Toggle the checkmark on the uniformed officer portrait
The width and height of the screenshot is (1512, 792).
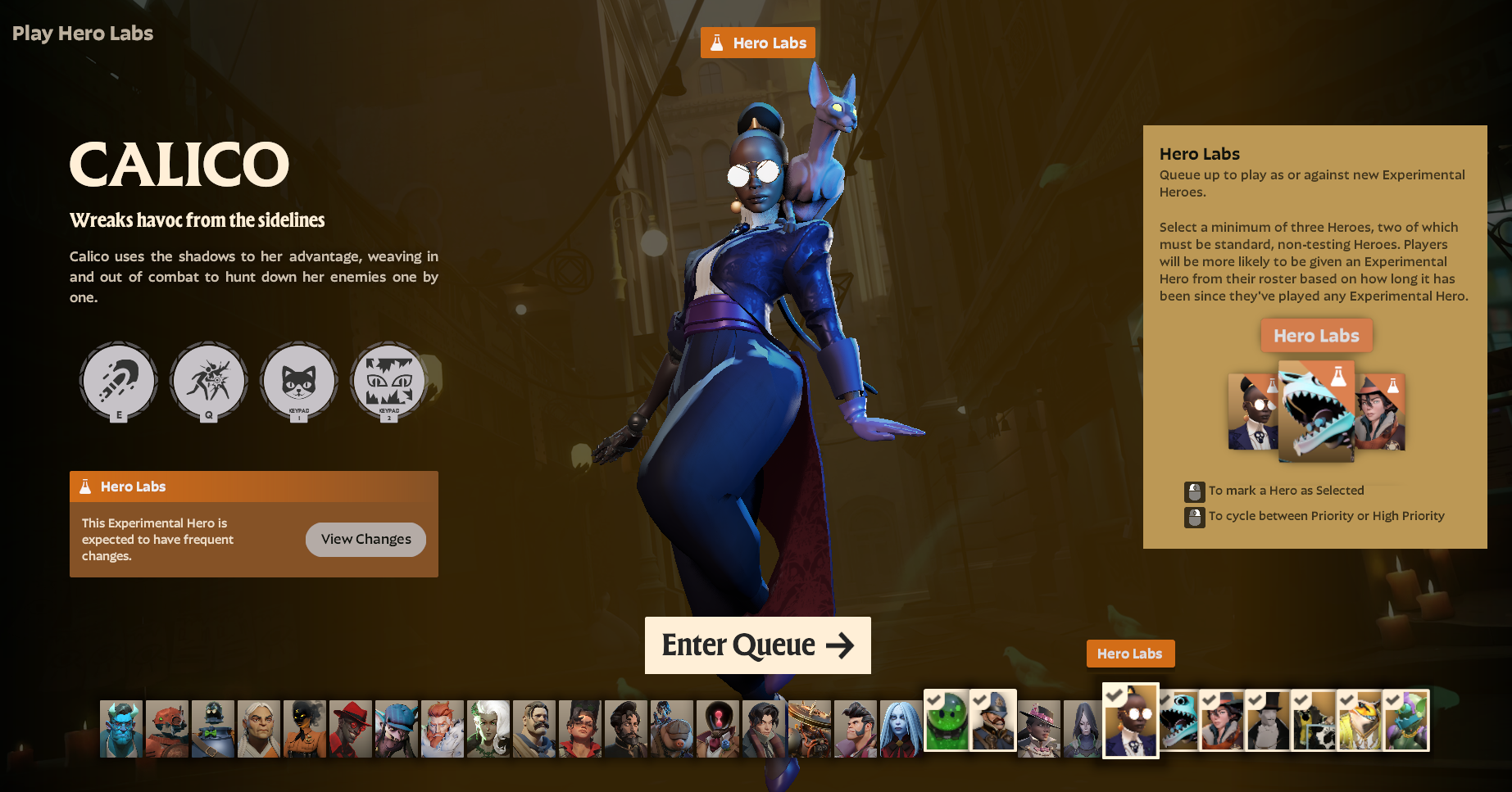(981, 700)
